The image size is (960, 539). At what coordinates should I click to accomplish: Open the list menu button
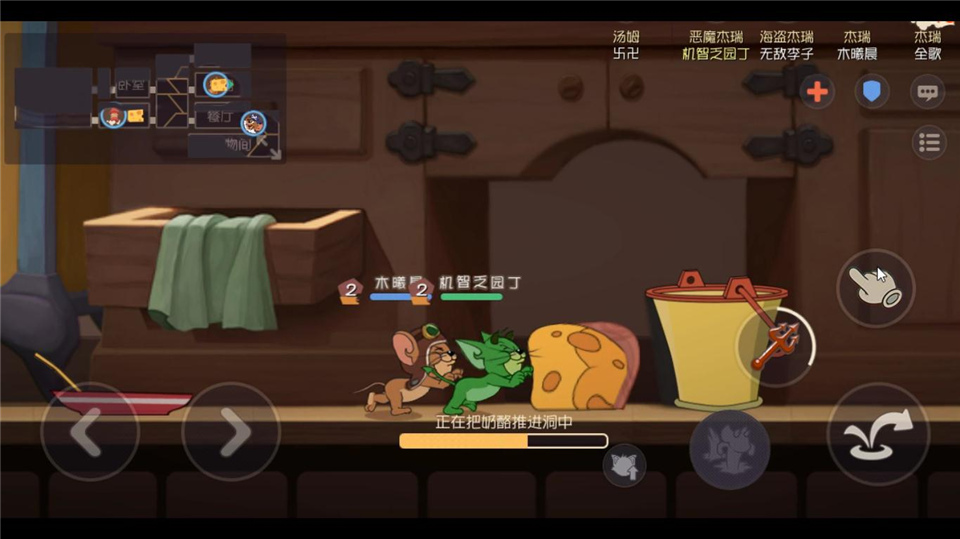pos(929,142)
